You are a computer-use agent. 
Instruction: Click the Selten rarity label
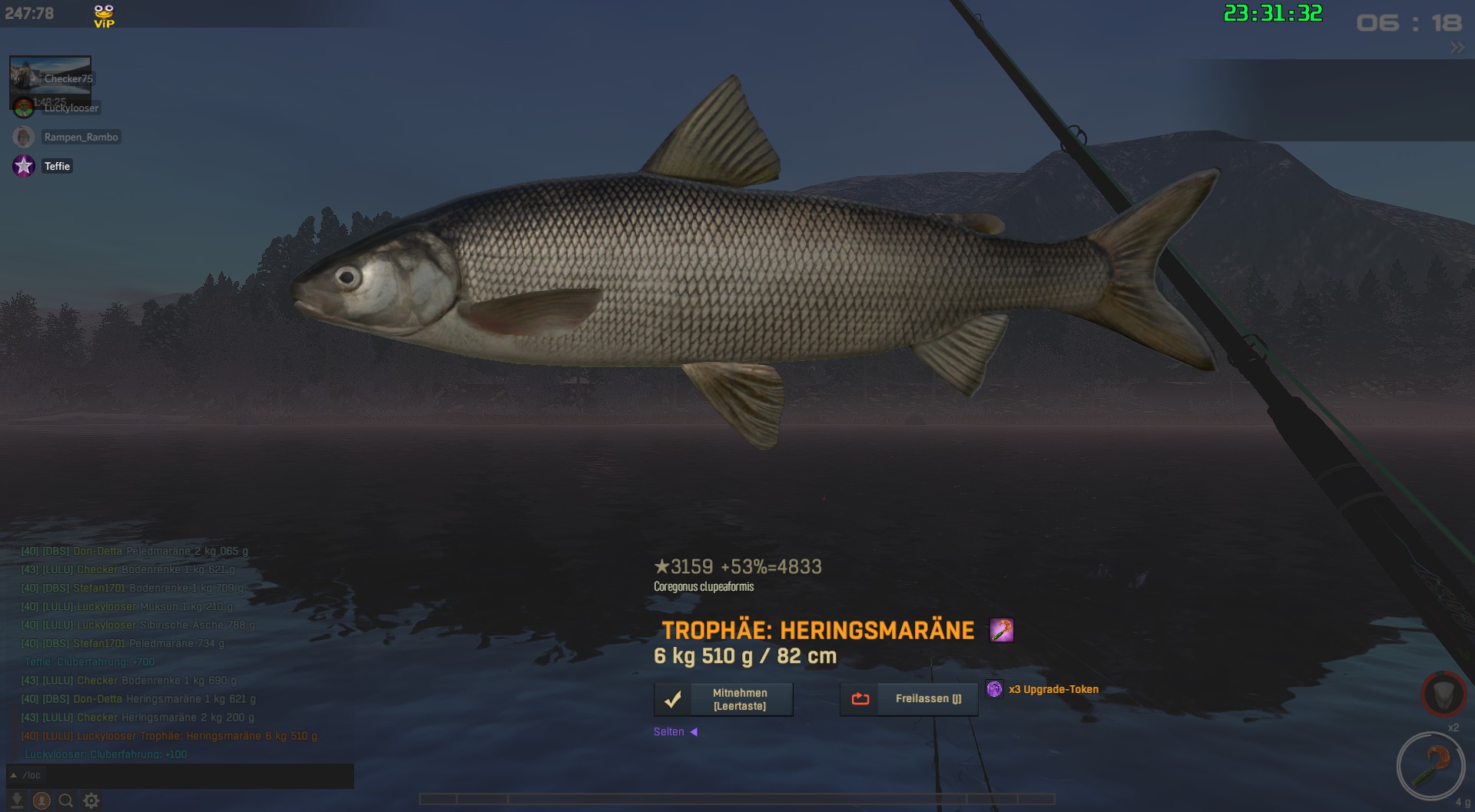pos(669,732)
